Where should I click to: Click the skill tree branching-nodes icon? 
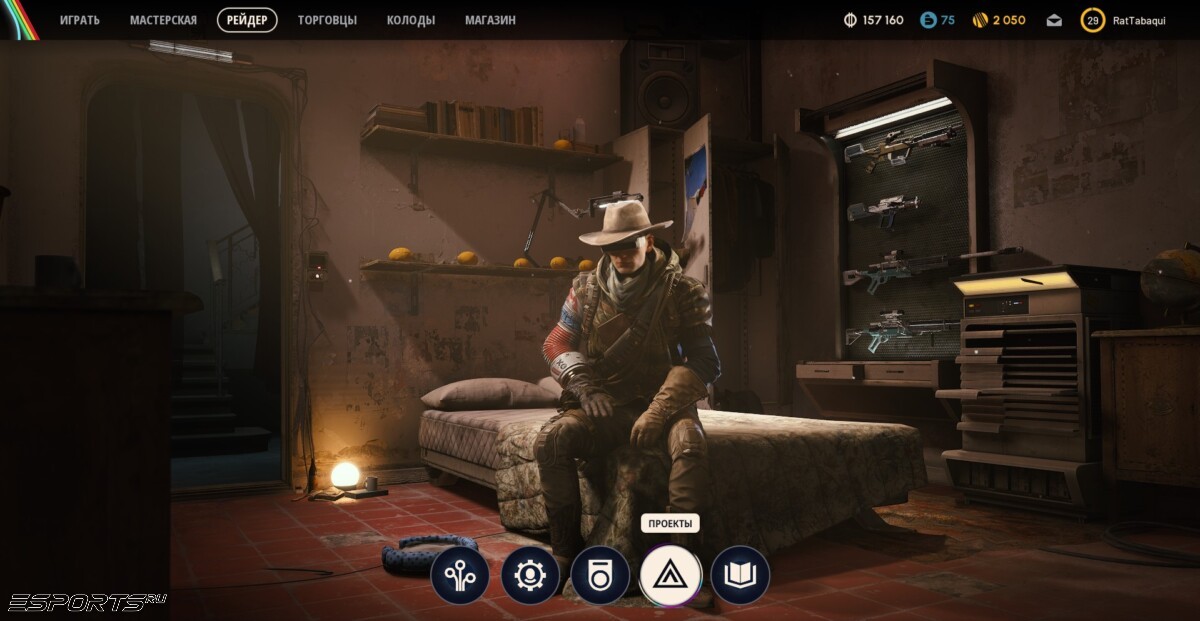pos(460,575)
